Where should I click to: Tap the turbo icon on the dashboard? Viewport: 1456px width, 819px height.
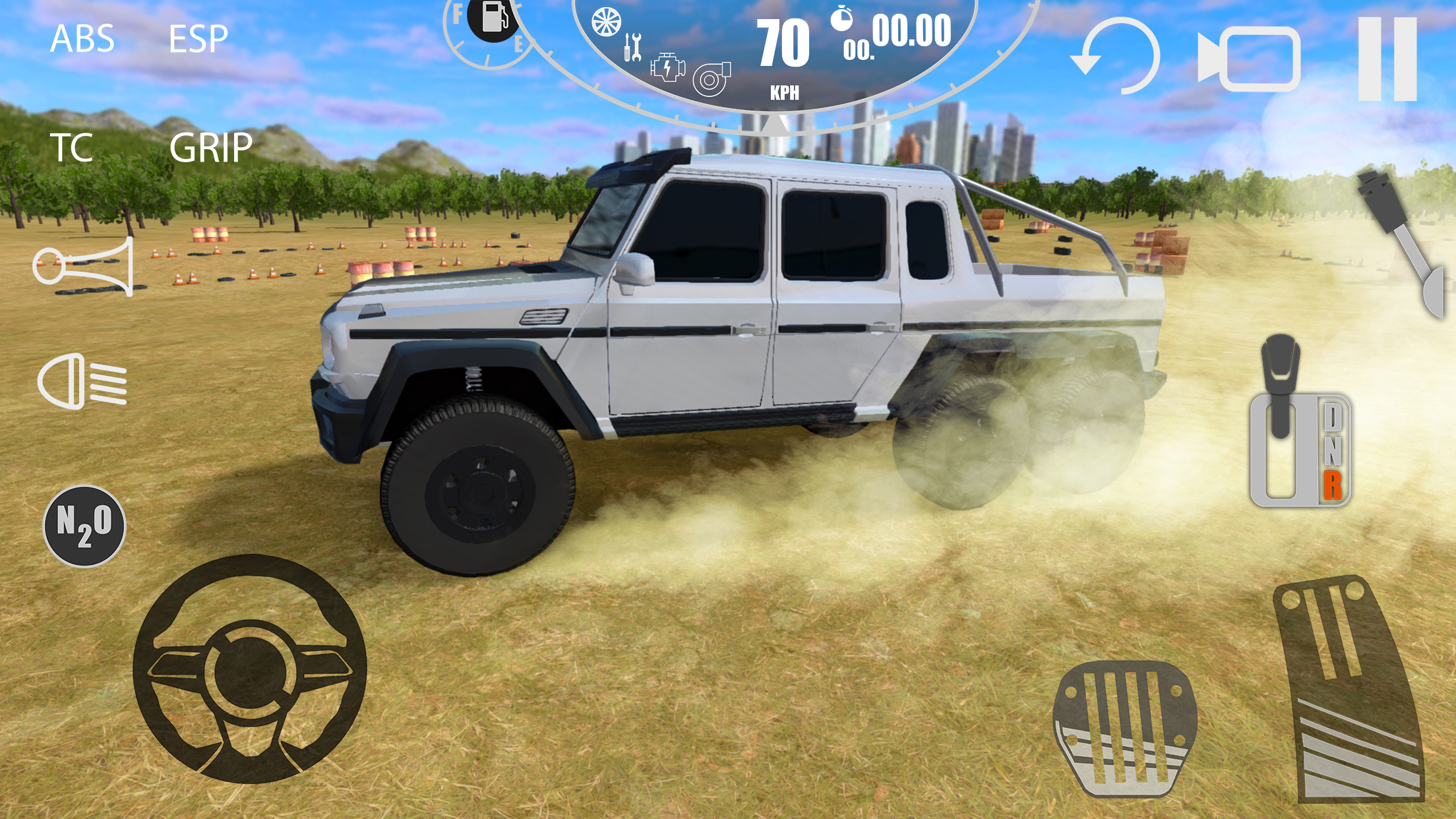(711, 80)
